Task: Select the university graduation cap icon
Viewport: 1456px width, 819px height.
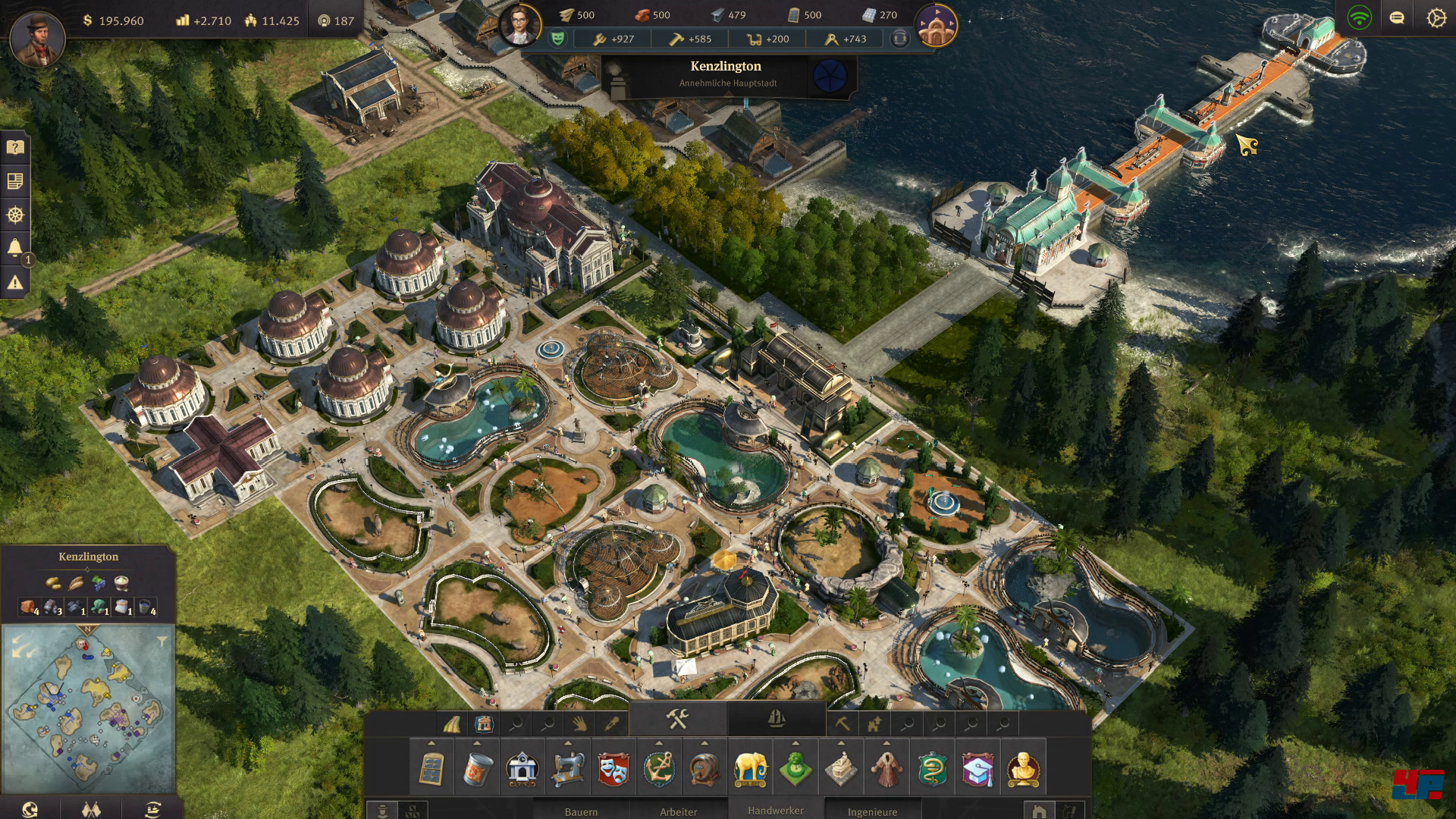Action: coord(977,769)
